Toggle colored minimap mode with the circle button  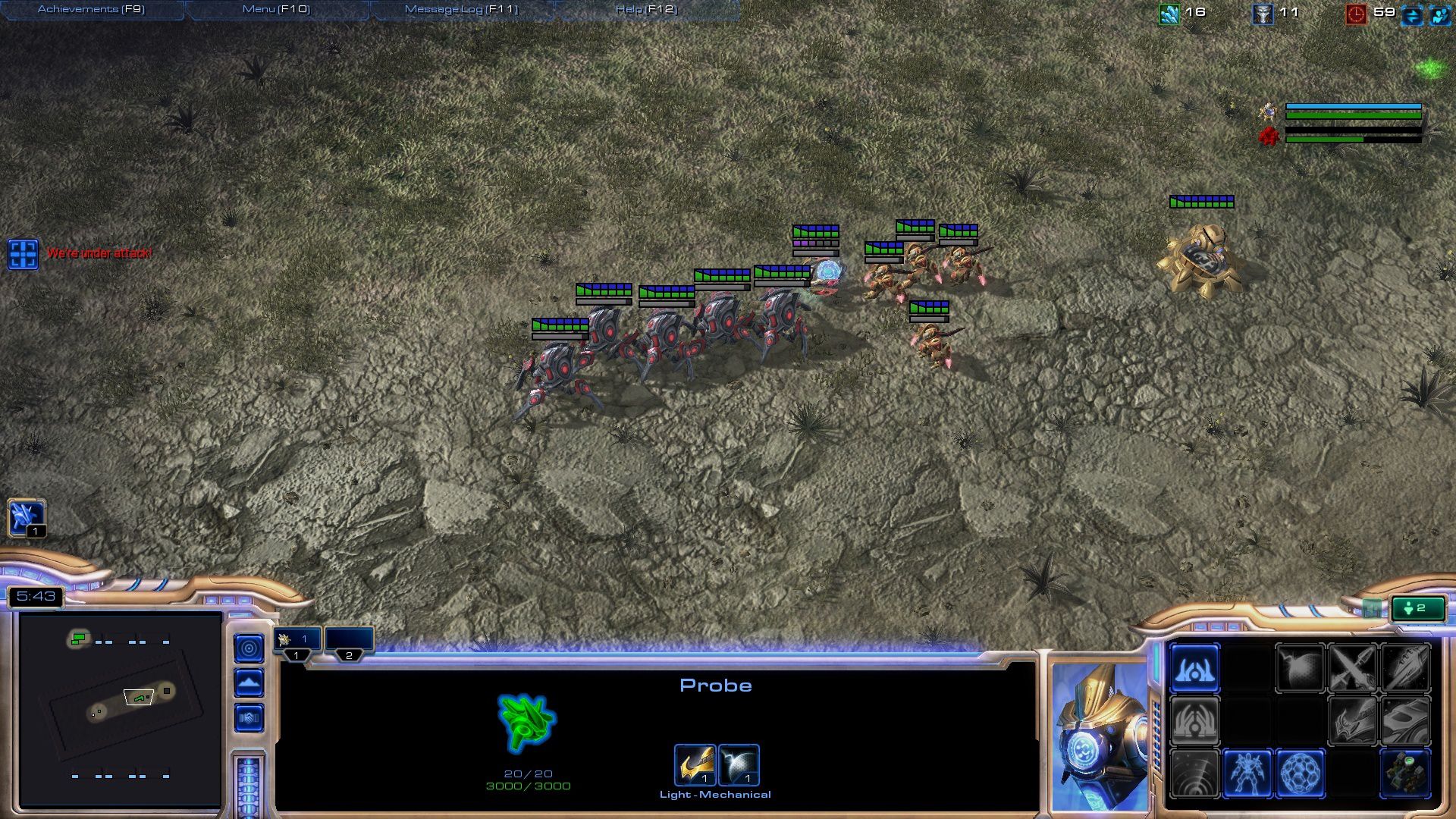247,648
